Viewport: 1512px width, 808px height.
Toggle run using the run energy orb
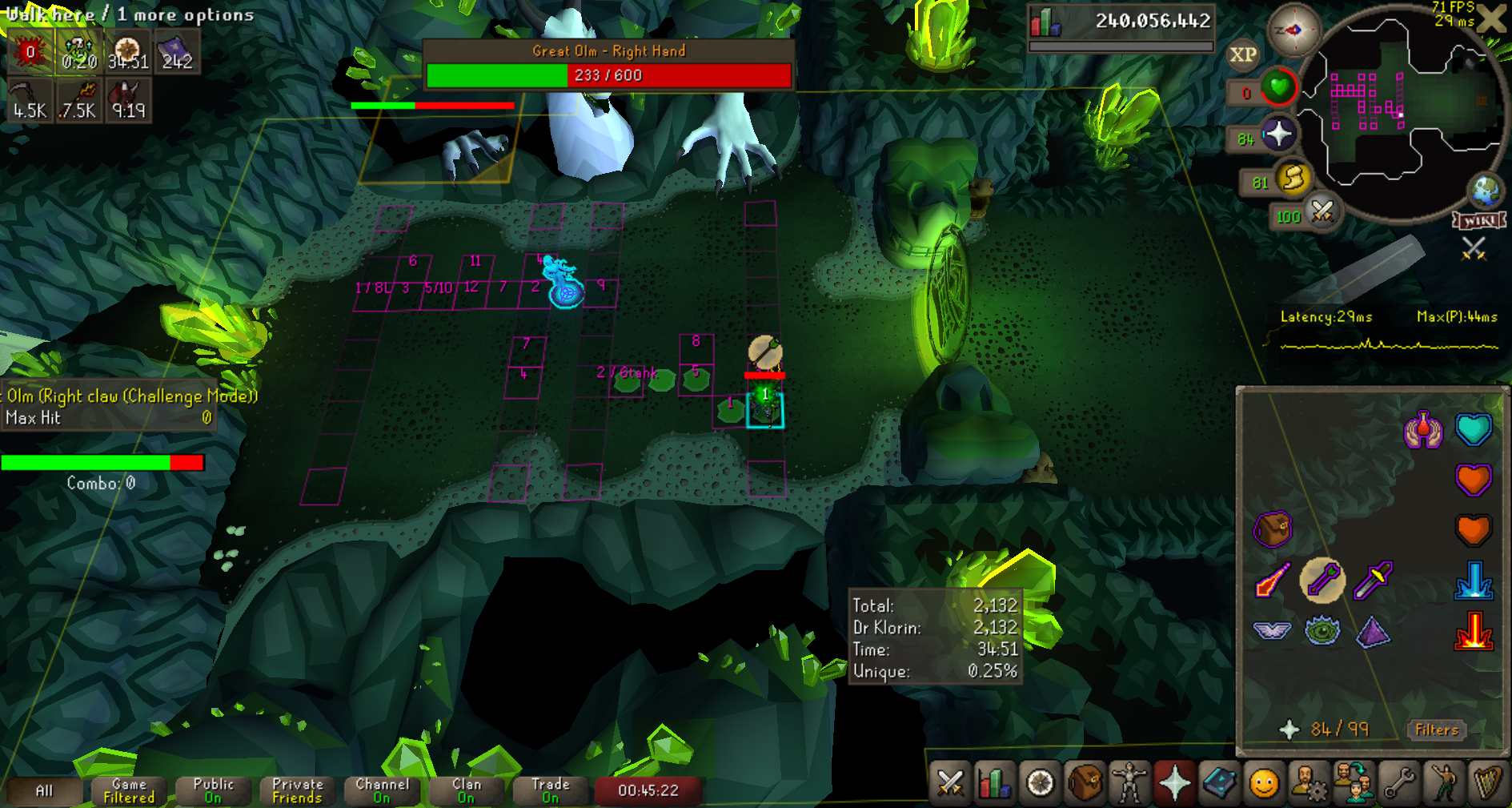(1293, 179)
